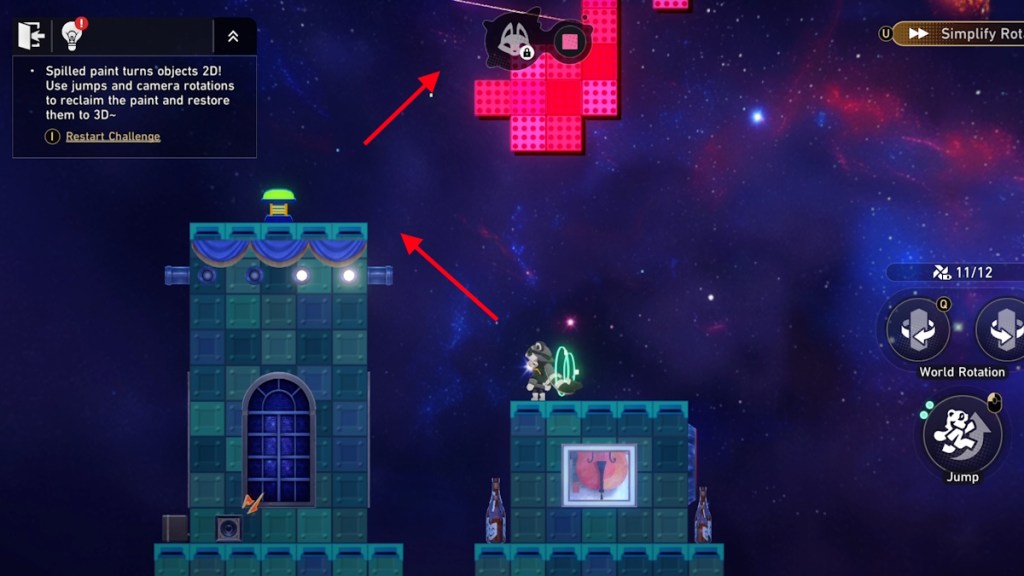The height and width of the screenshot is (576, 1024).
Task: Rotate the world right
Action: 1002,330
